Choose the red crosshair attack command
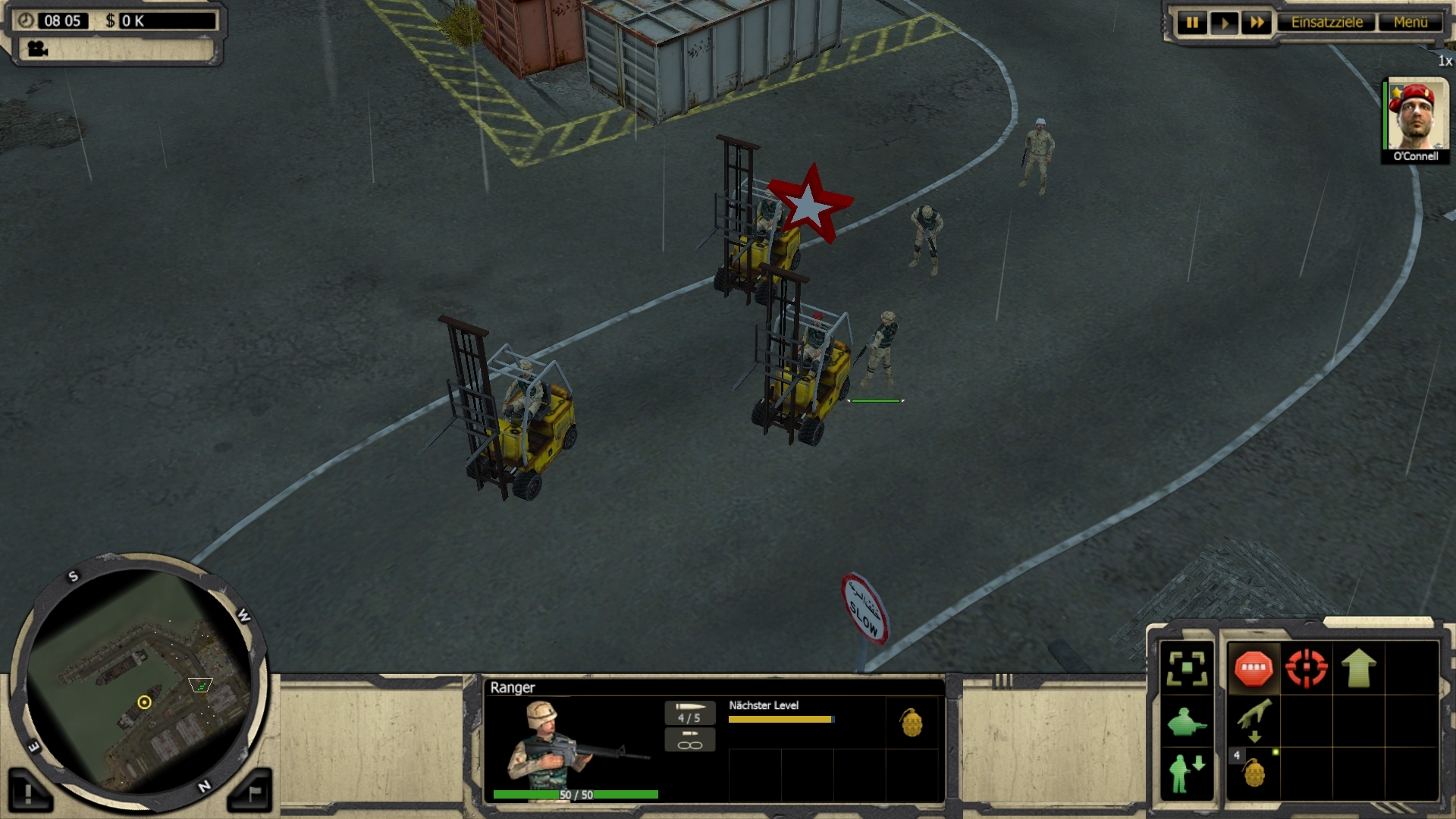 click(1306, 668)
